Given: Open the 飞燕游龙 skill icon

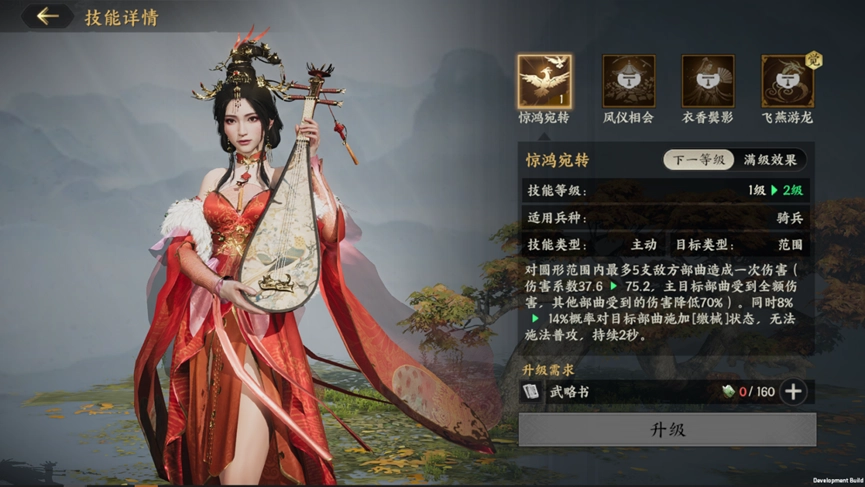Looking at the screenshot, I should 787,81.
